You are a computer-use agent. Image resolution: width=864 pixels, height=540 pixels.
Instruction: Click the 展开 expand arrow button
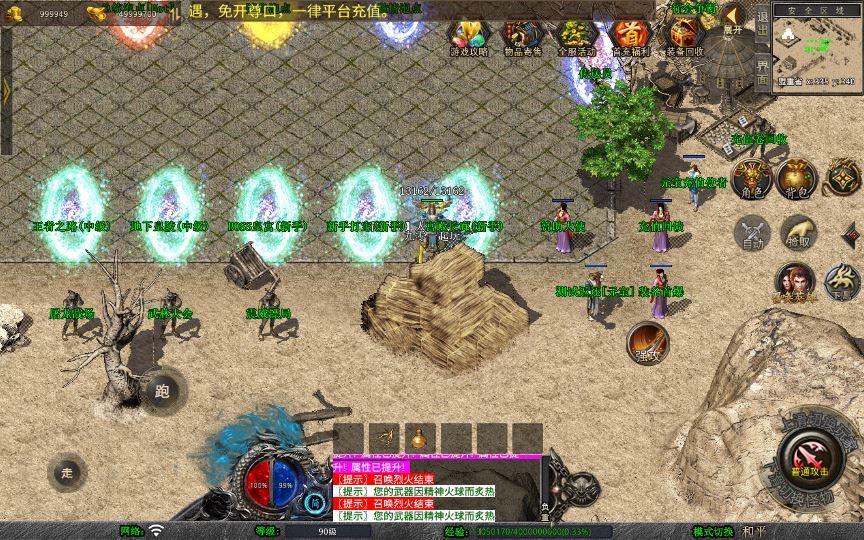pos(732,18)
